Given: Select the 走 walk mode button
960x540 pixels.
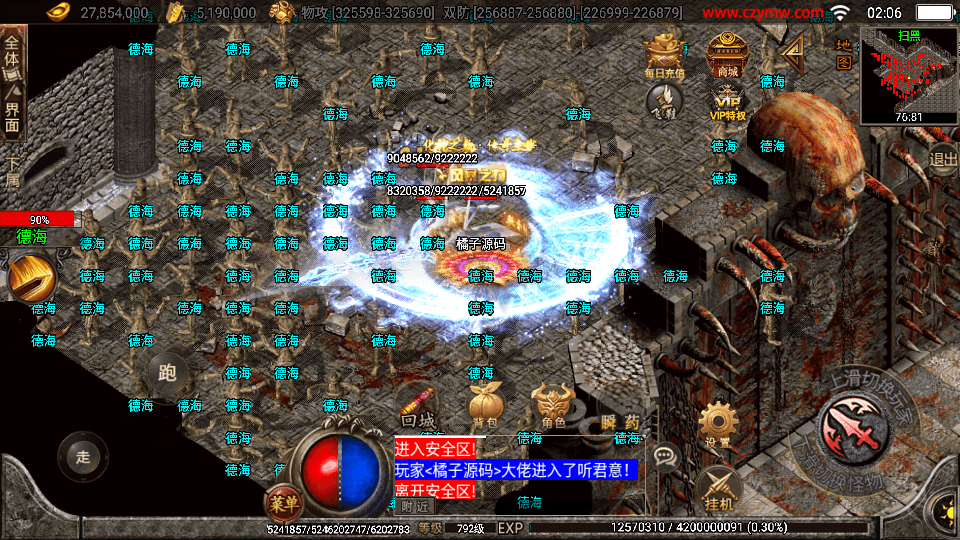Looking at the screenshot, I should (x=83, y=456).
